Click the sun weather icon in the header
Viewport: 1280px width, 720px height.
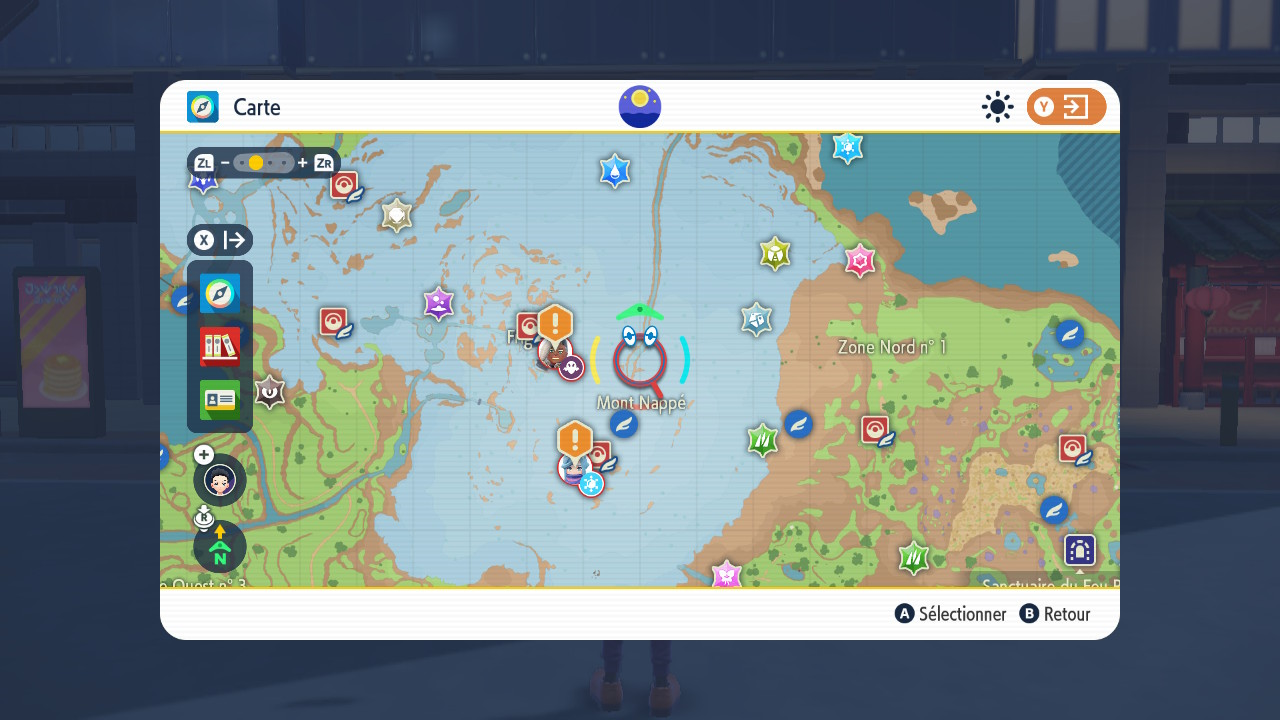tap(997, 107)
